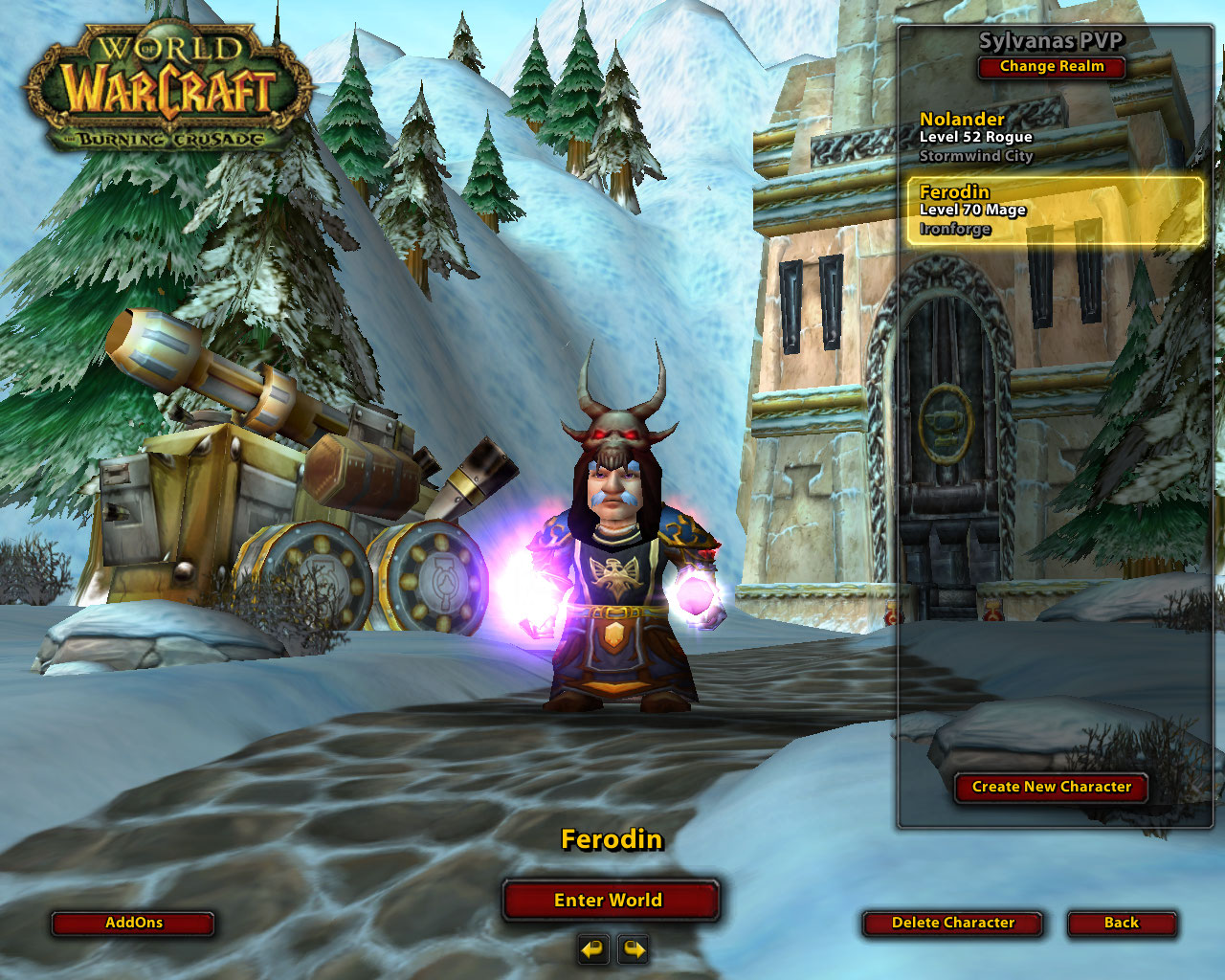Select Ferodin the Level 70 Mage

(x=1053, y=211)
